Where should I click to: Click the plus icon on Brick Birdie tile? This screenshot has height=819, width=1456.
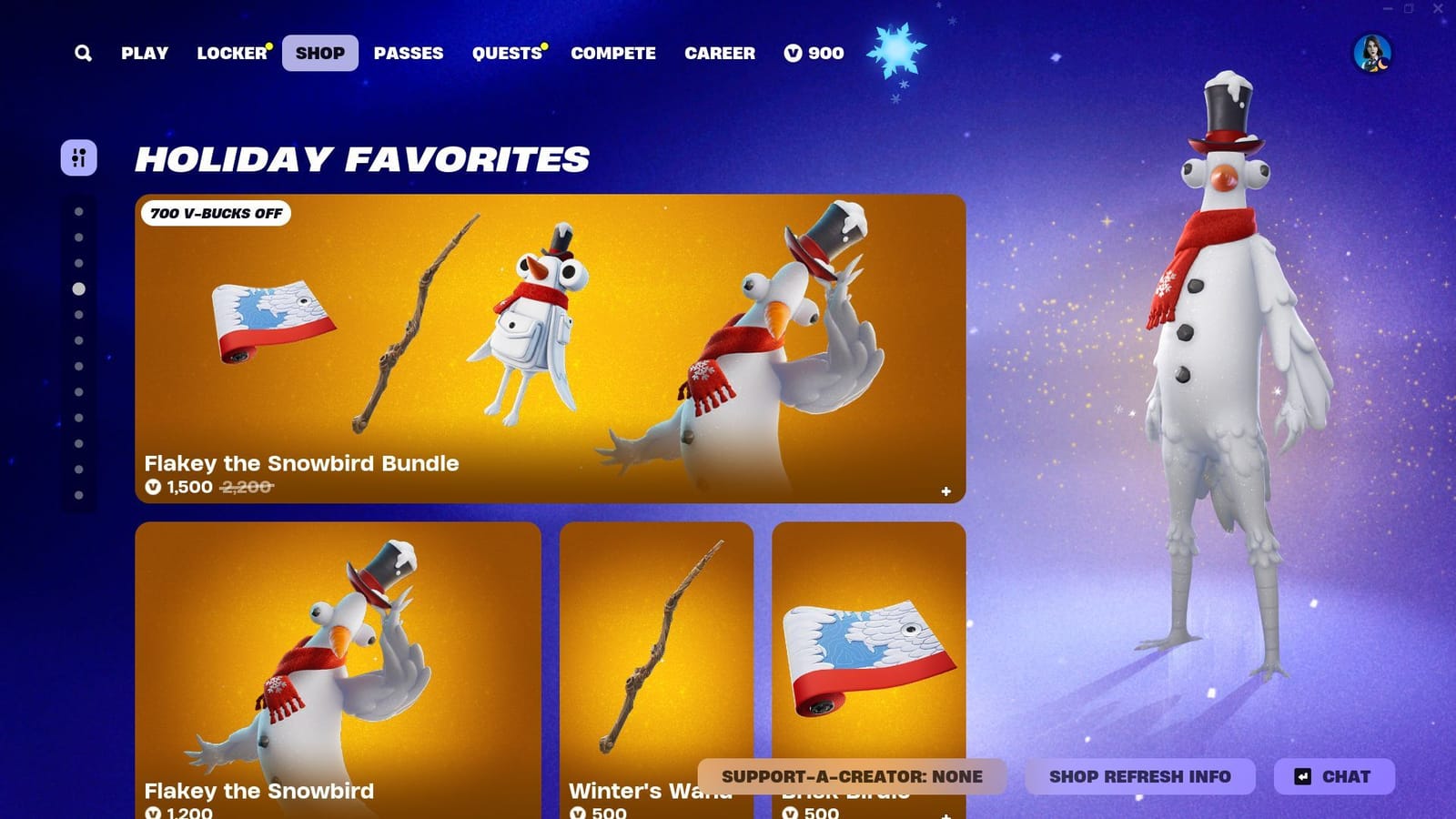point(947,815)
